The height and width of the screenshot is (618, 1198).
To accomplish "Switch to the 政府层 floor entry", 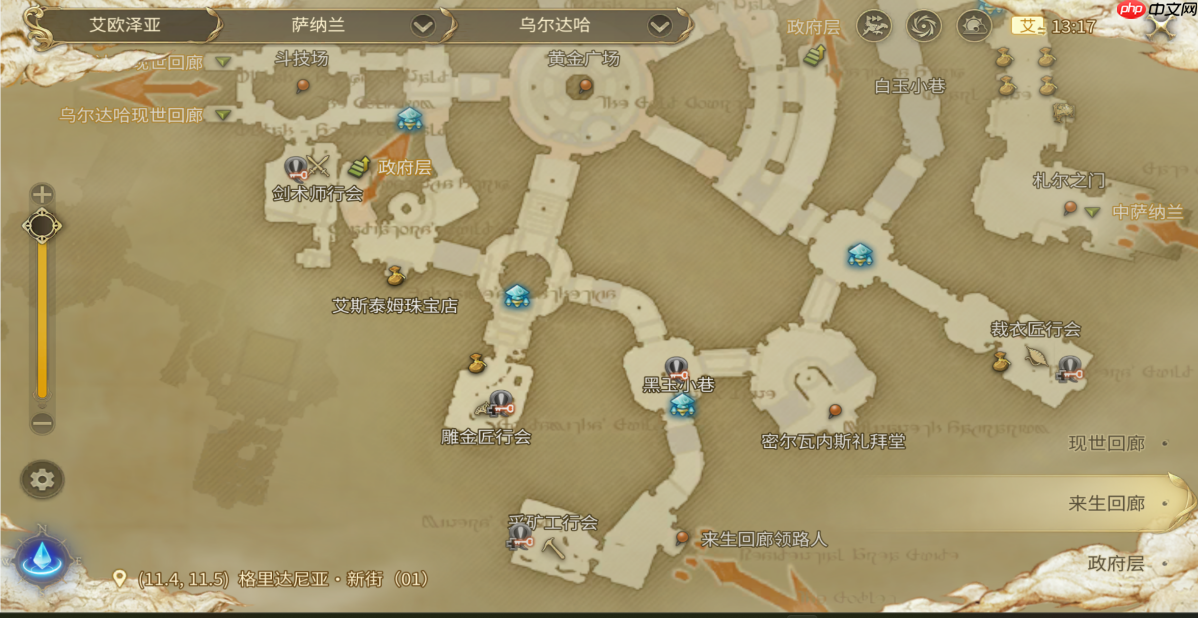I will [x=1117, y=563].
